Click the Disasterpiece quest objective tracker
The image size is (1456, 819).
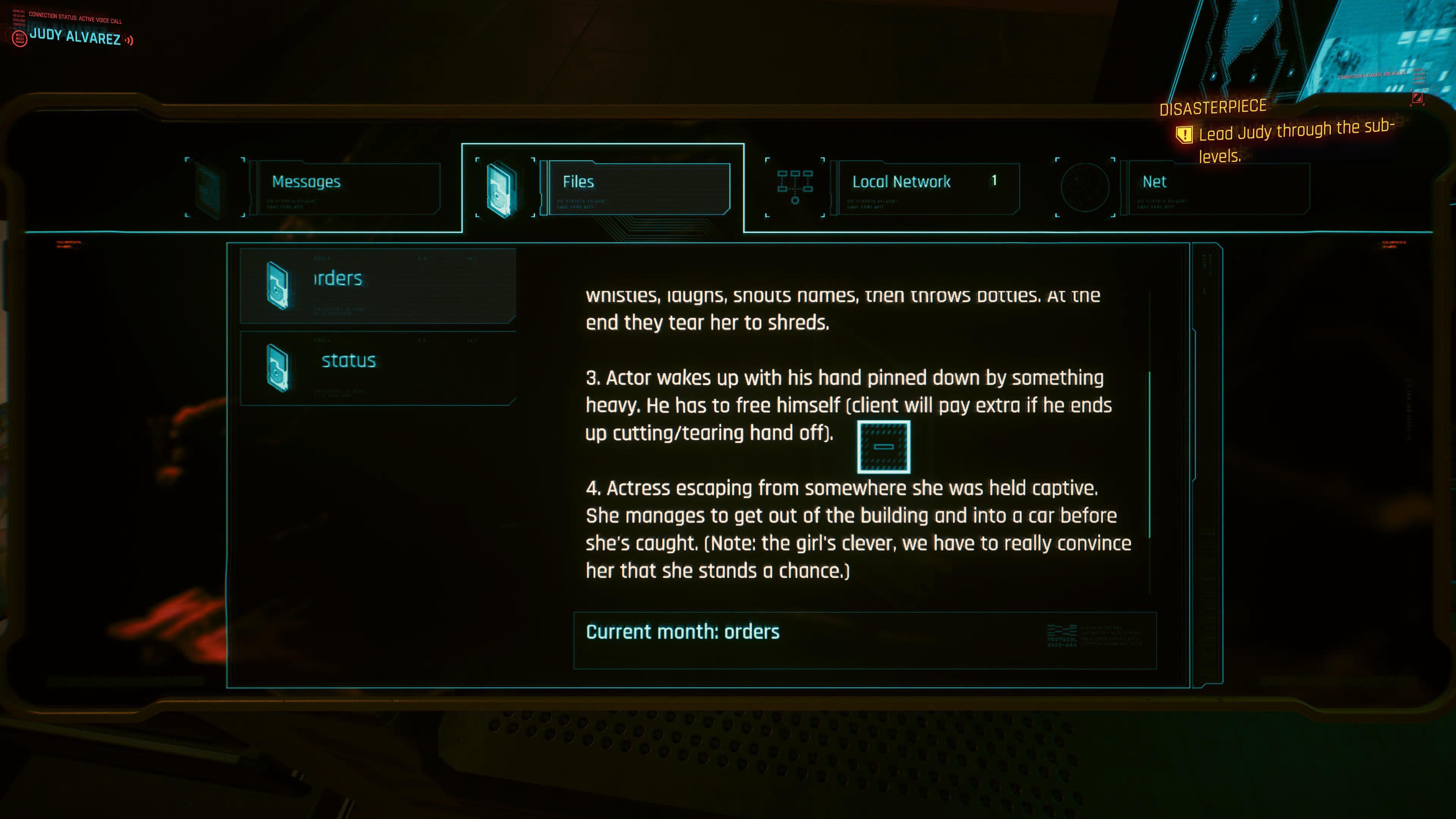pos(1283,133)
